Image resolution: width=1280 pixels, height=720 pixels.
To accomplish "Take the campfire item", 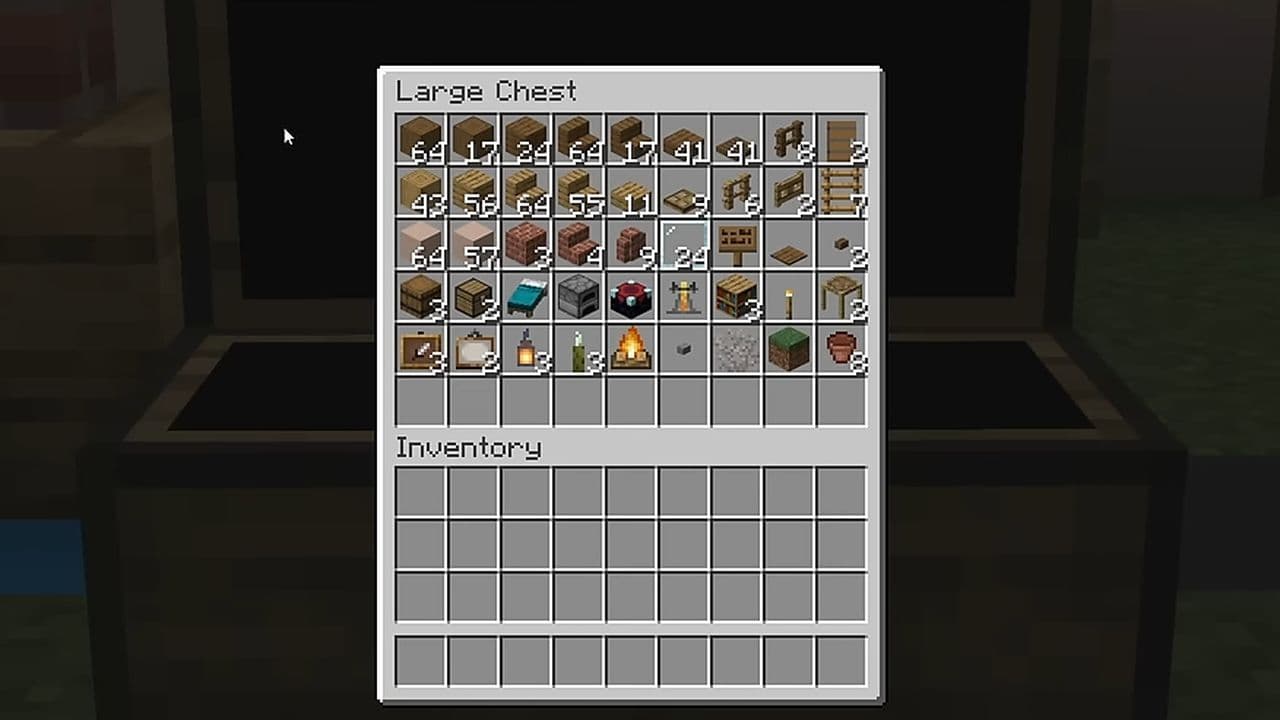I will click(631, 349).
